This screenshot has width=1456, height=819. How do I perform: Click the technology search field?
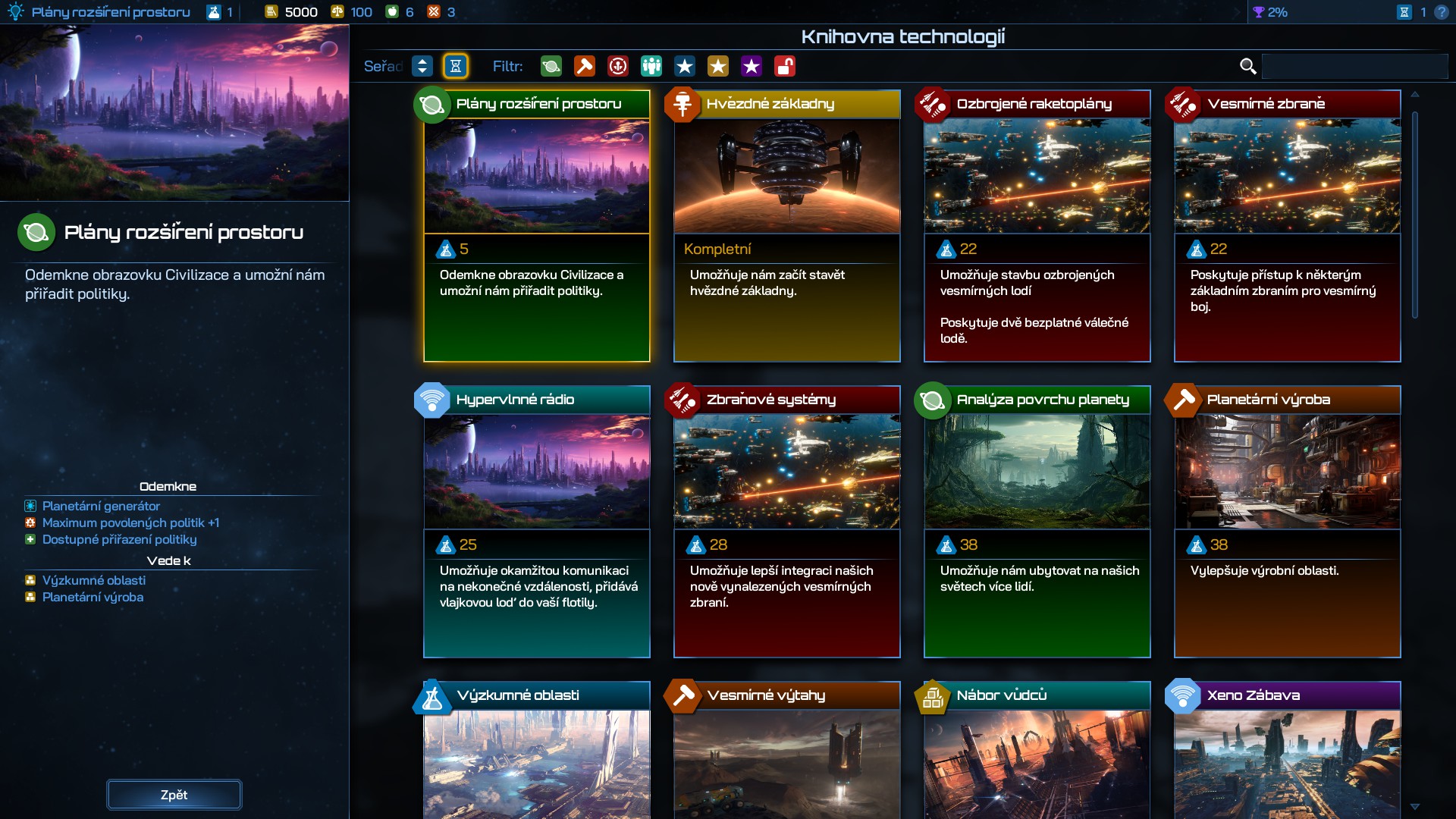pyautogui.click(x=1354, y=67)
